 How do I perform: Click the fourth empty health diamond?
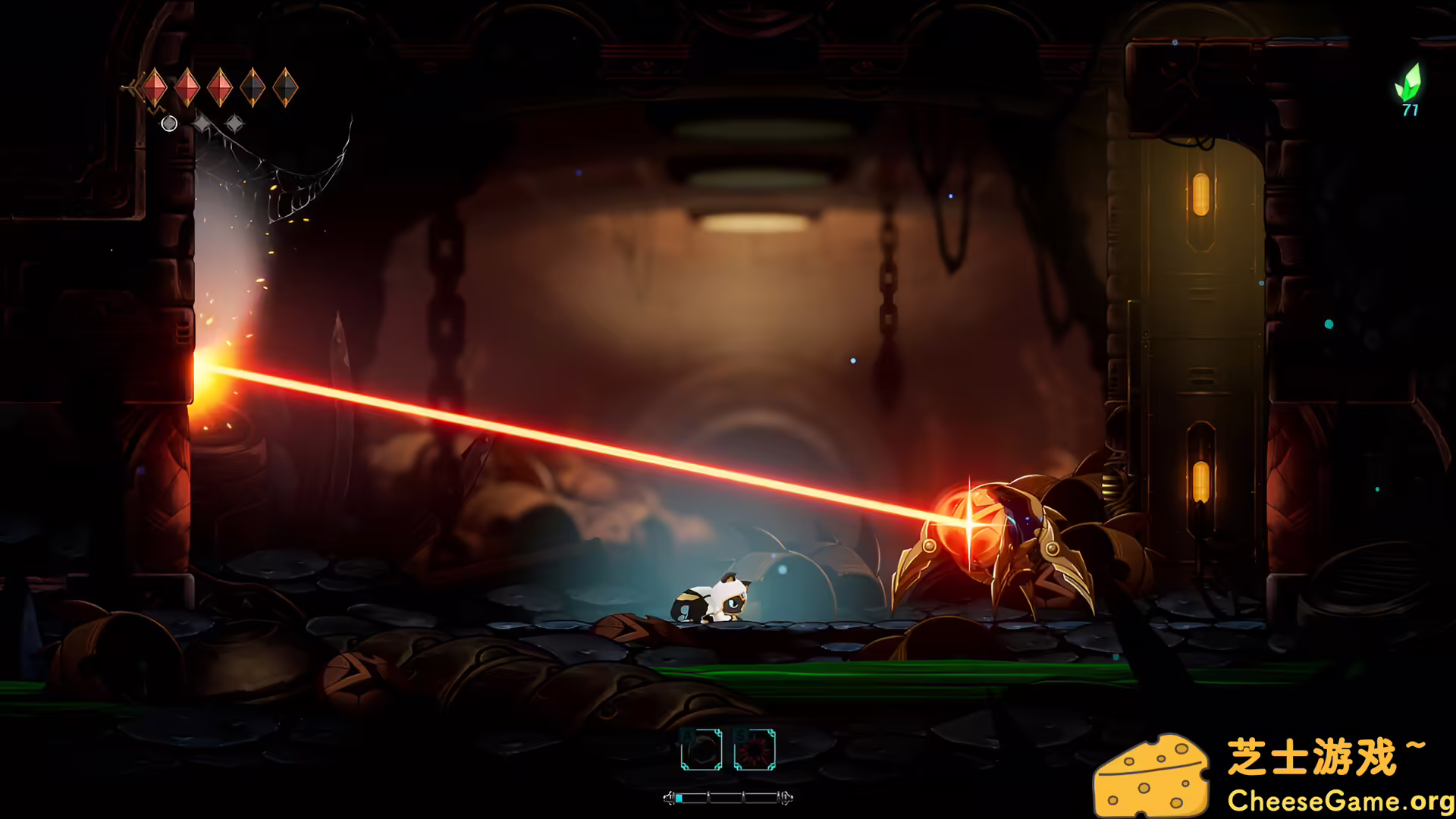pos(252,87)
